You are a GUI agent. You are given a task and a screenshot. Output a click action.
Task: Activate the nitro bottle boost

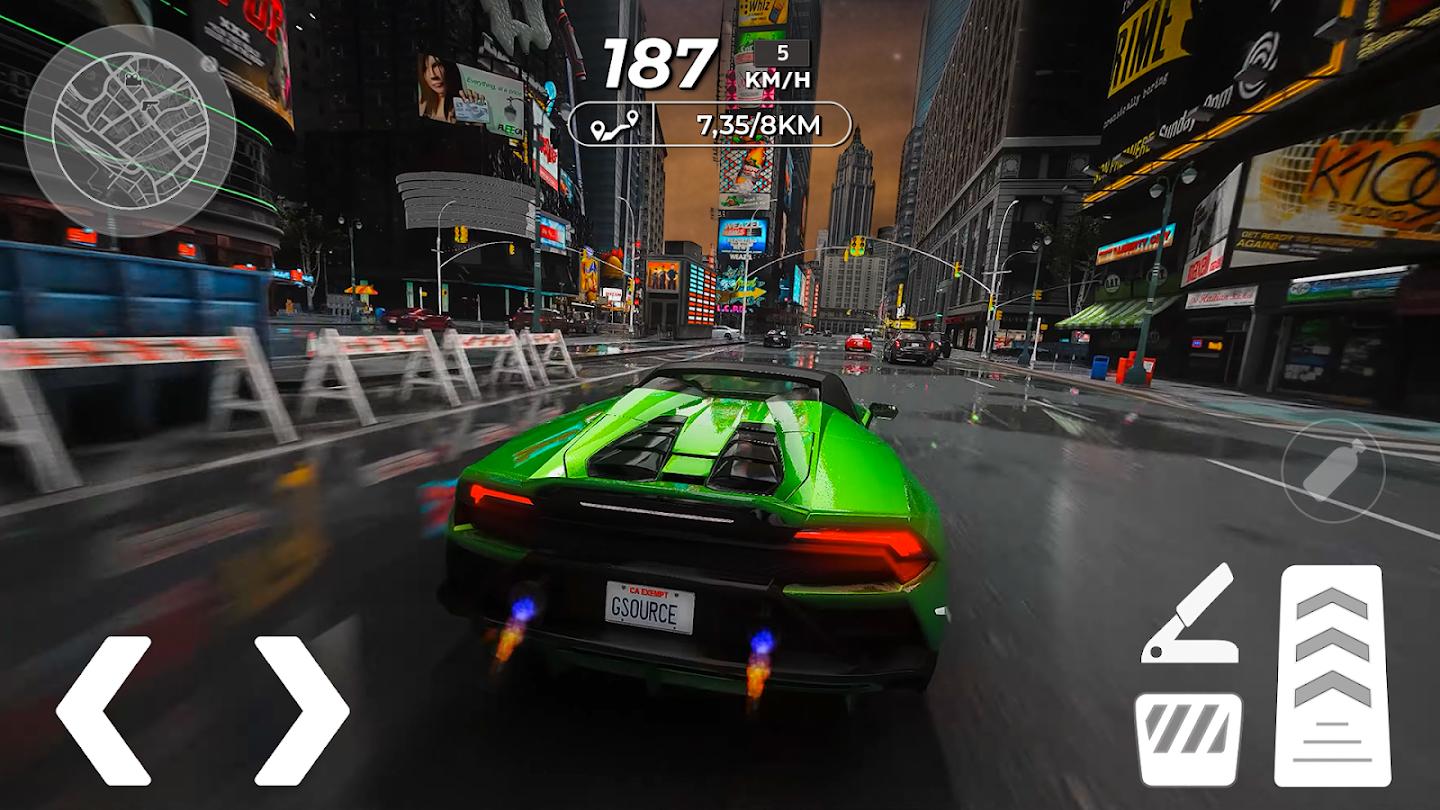(x=1332, y=470)
